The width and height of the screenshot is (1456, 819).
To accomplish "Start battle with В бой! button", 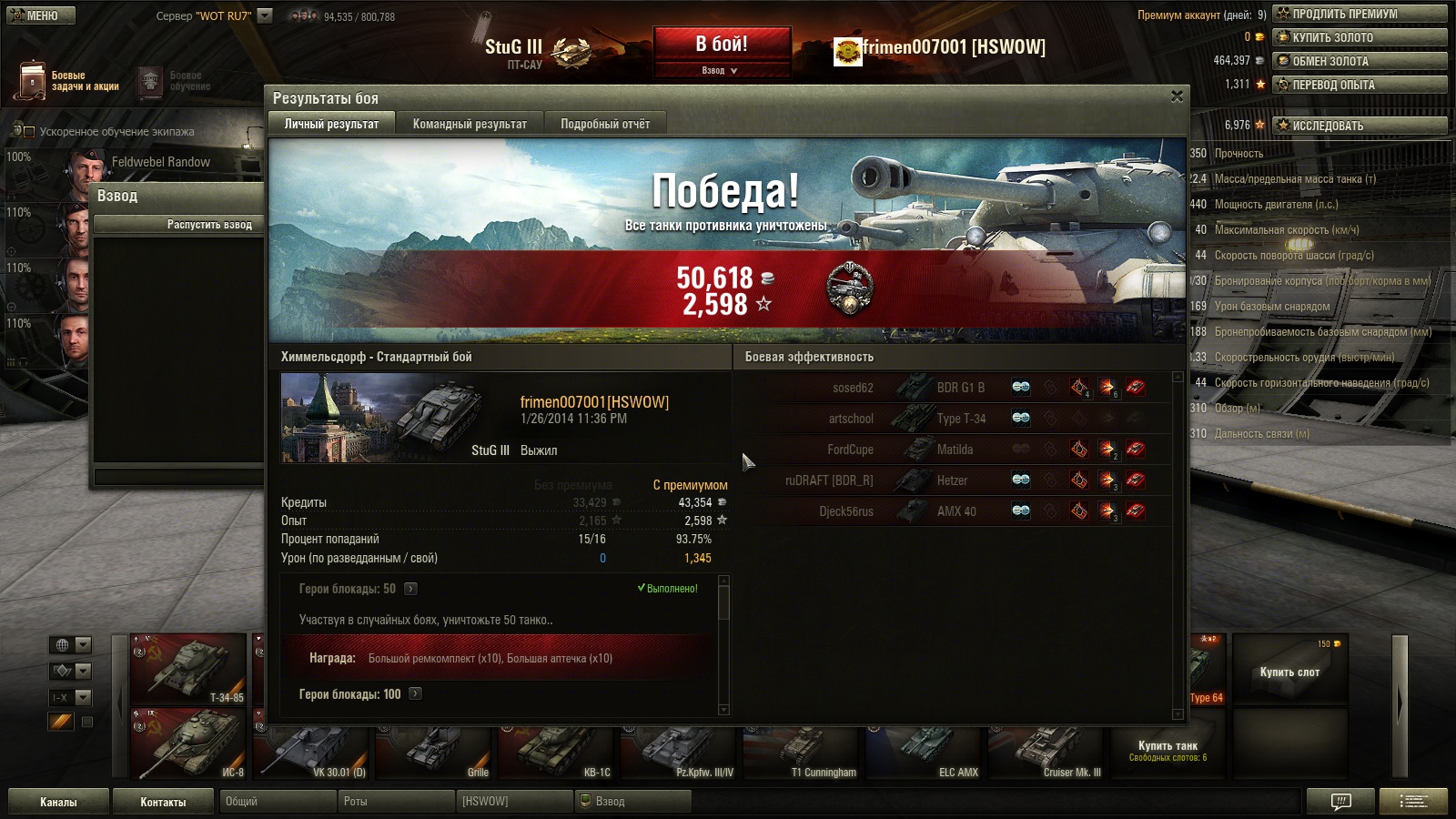I will (x=722, y=45).
